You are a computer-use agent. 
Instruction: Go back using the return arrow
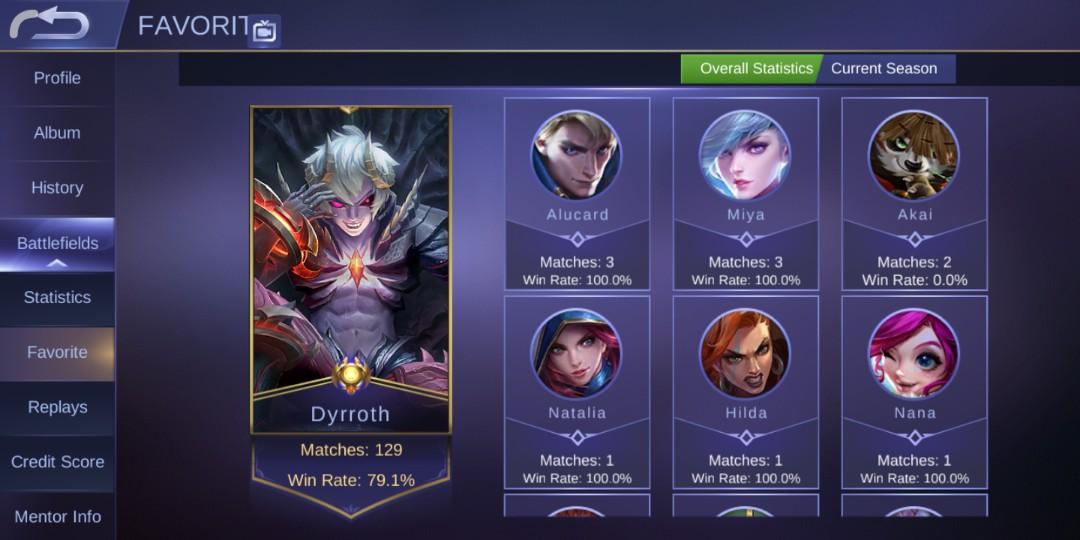[x=50, y=25]
